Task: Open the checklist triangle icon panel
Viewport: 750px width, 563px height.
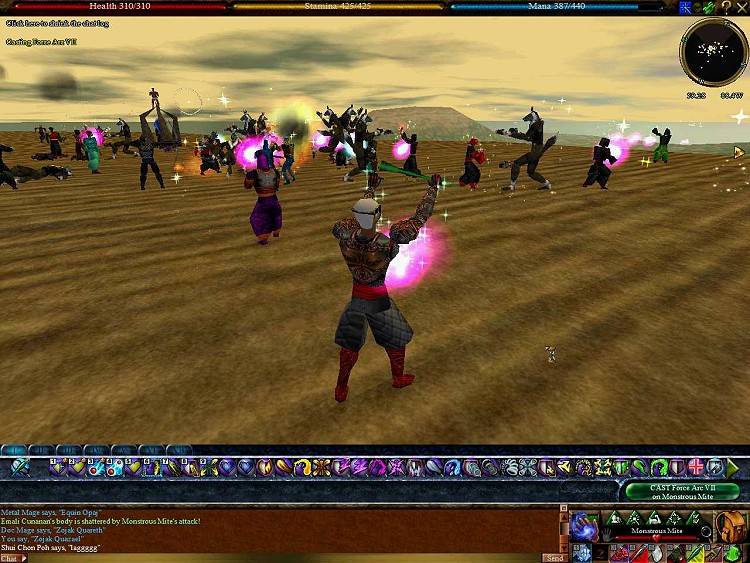Action: [695, 518]
